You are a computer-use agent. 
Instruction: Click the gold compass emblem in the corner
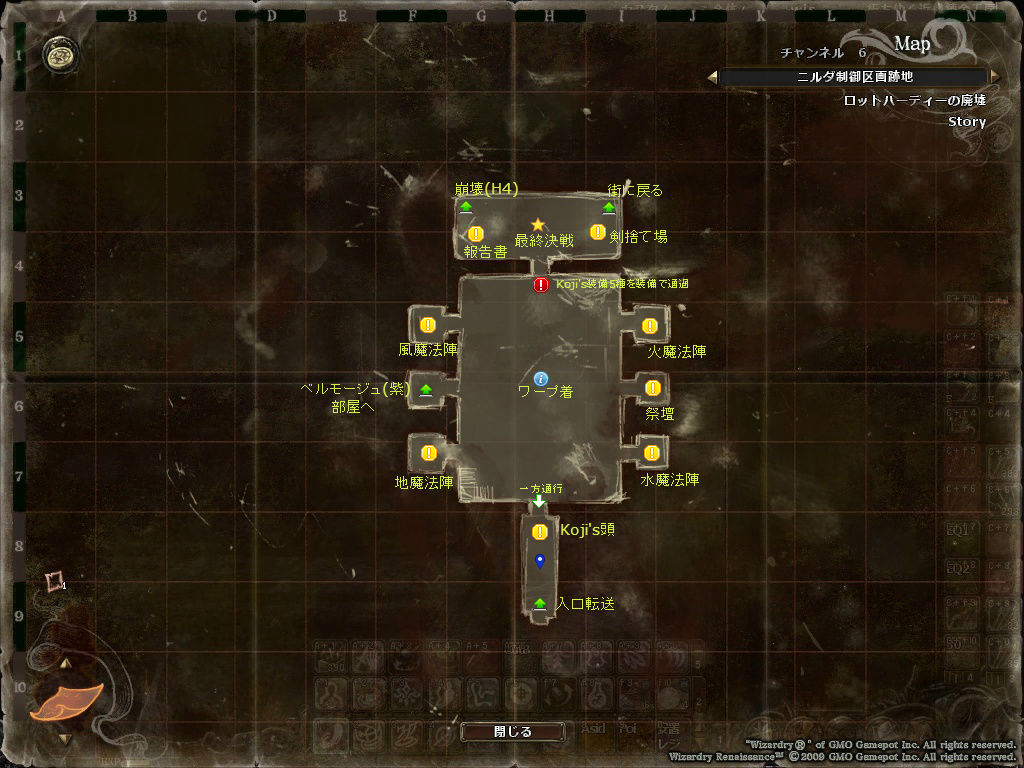point(59,56)
